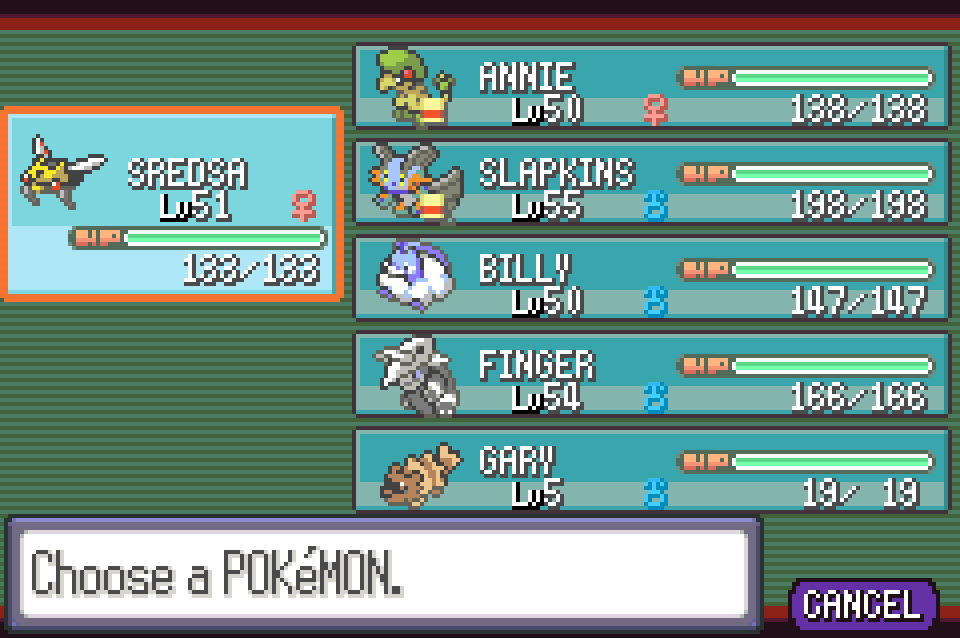Choose FINGER from the party list
This screenshot has width=960, height=638.
point(651,375)
